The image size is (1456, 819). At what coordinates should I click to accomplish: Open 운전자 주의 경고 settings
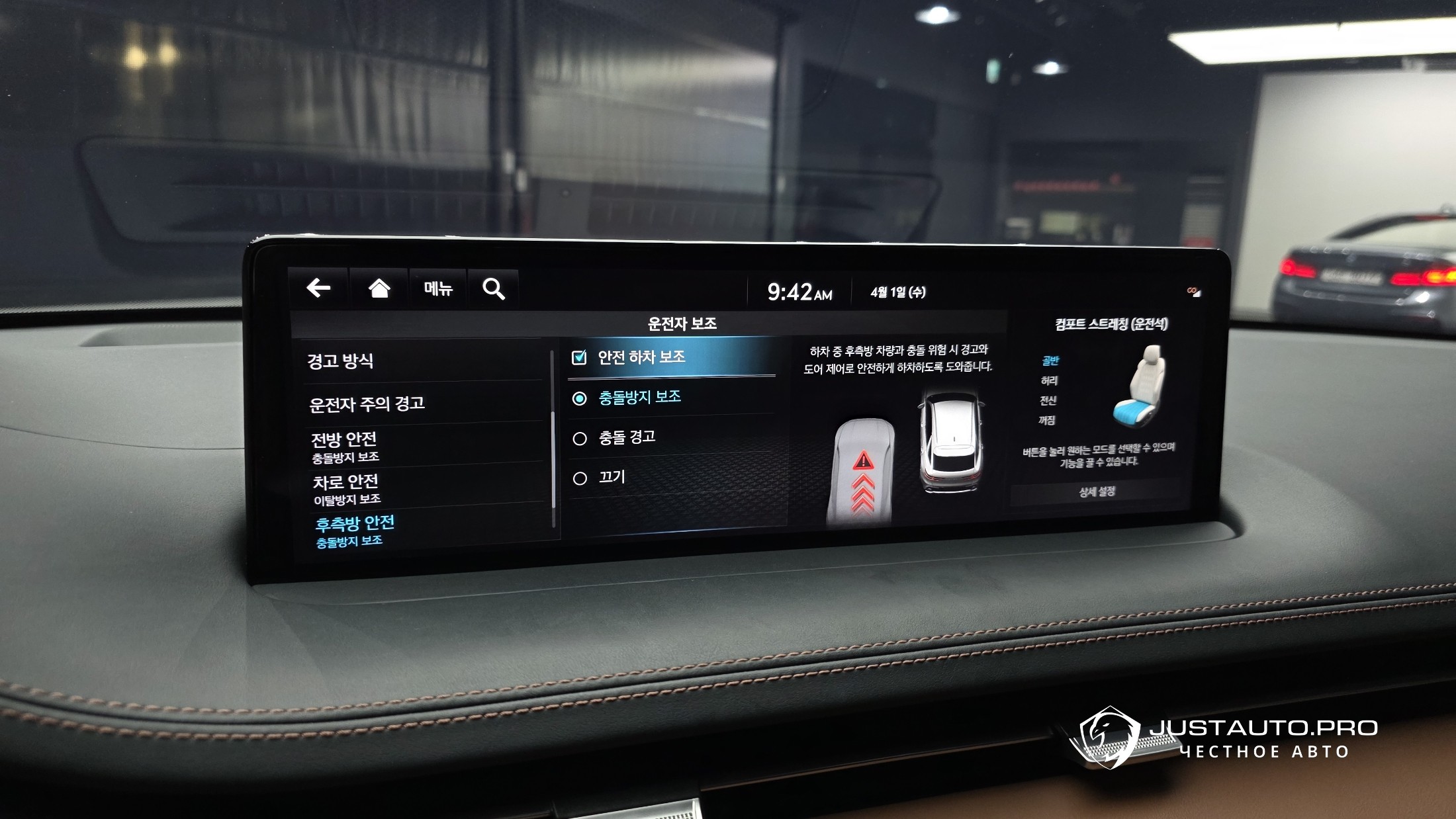pyautogui.click(x=367, y=404)
